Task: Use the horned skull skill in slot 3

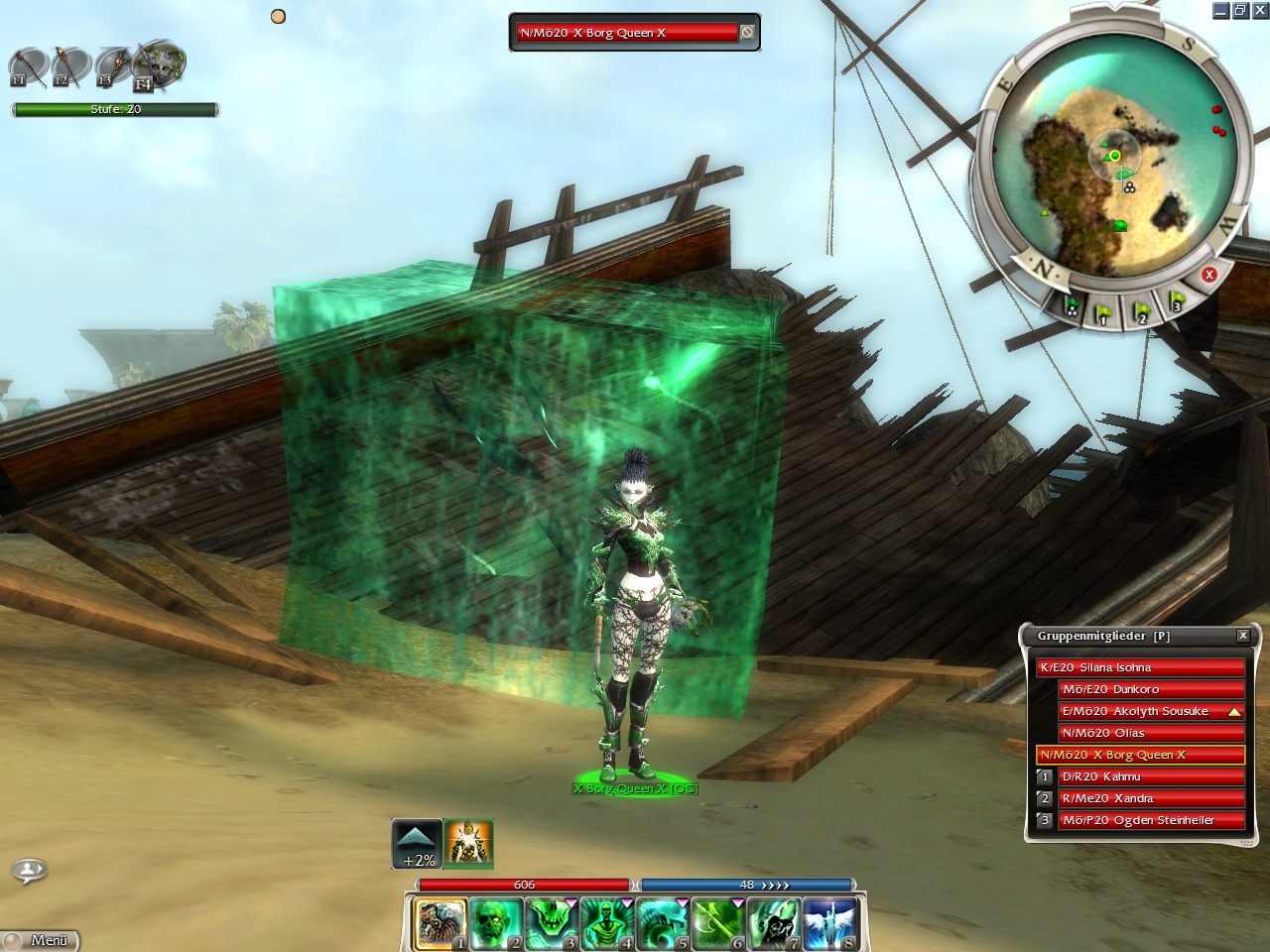Action: pos(552,923)
